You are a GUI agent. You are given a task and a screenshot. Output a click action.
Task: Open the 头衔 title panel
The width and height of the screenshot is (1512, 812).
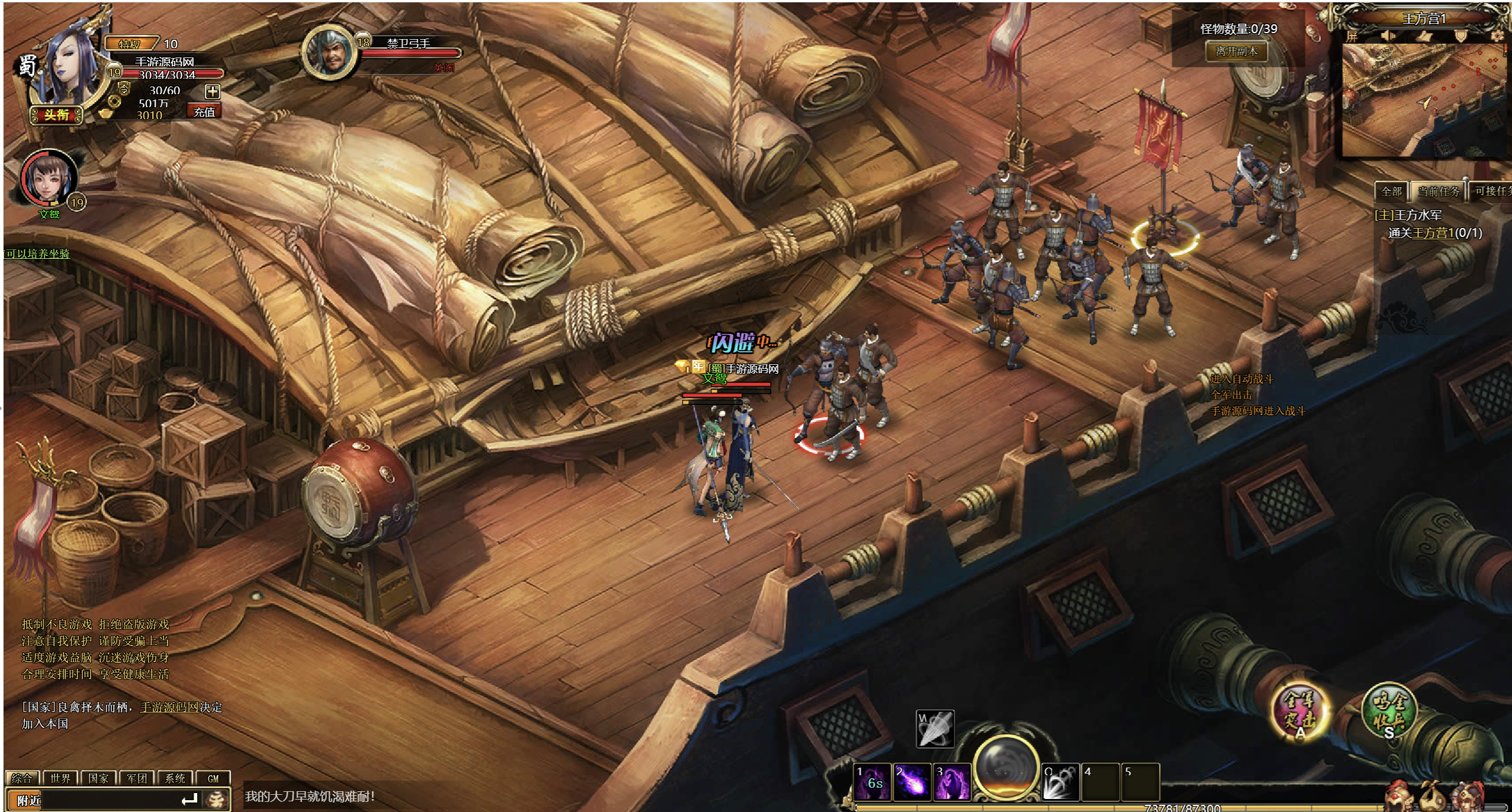(x=56, y=114)
